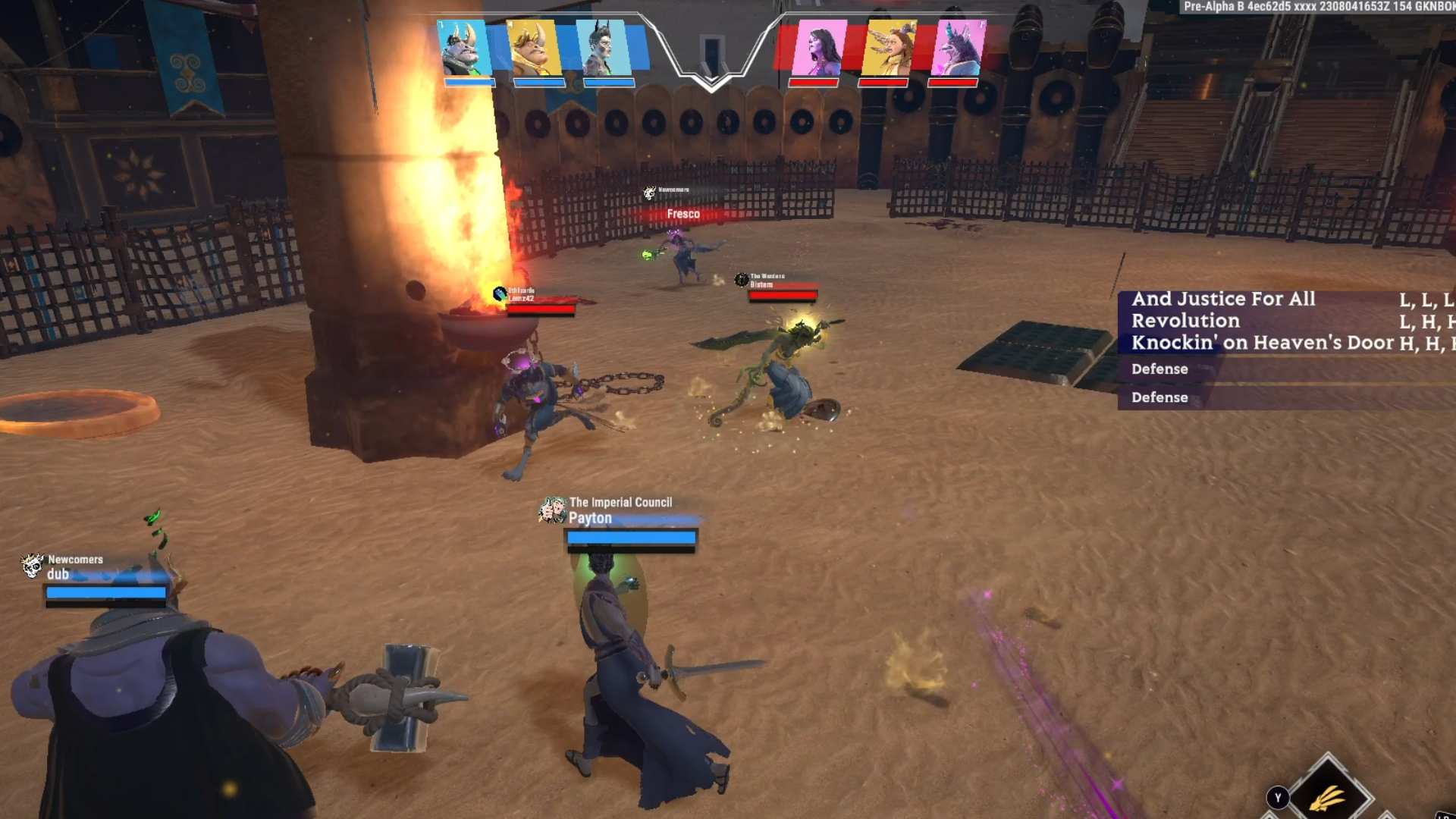
Task: Pick the Knockin' on Heaven's Door combo
Action: point(1263,343)
